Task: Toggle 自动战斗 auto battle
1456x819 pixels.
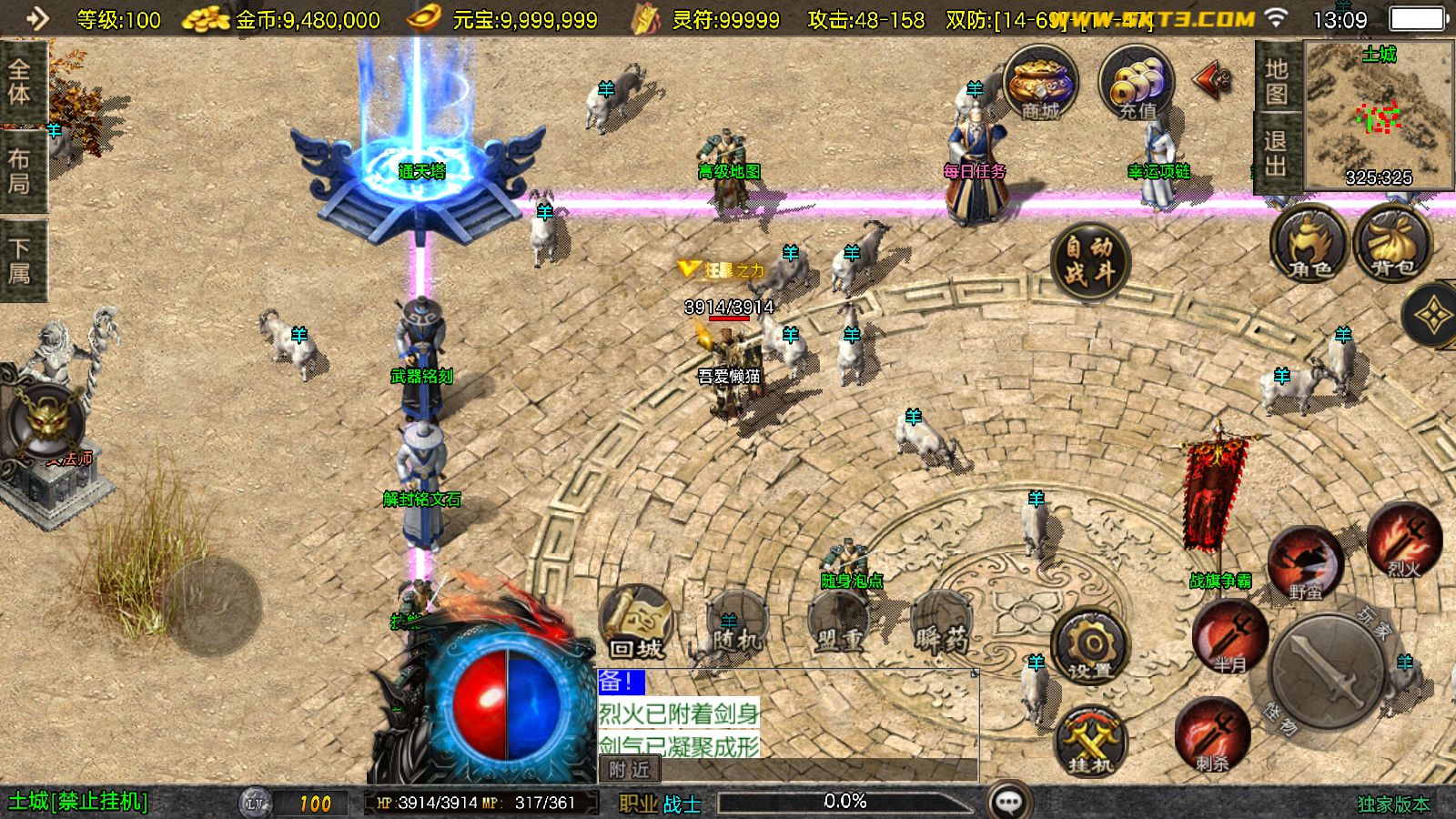Action: pyautogui.click(x=1089, y=259)
